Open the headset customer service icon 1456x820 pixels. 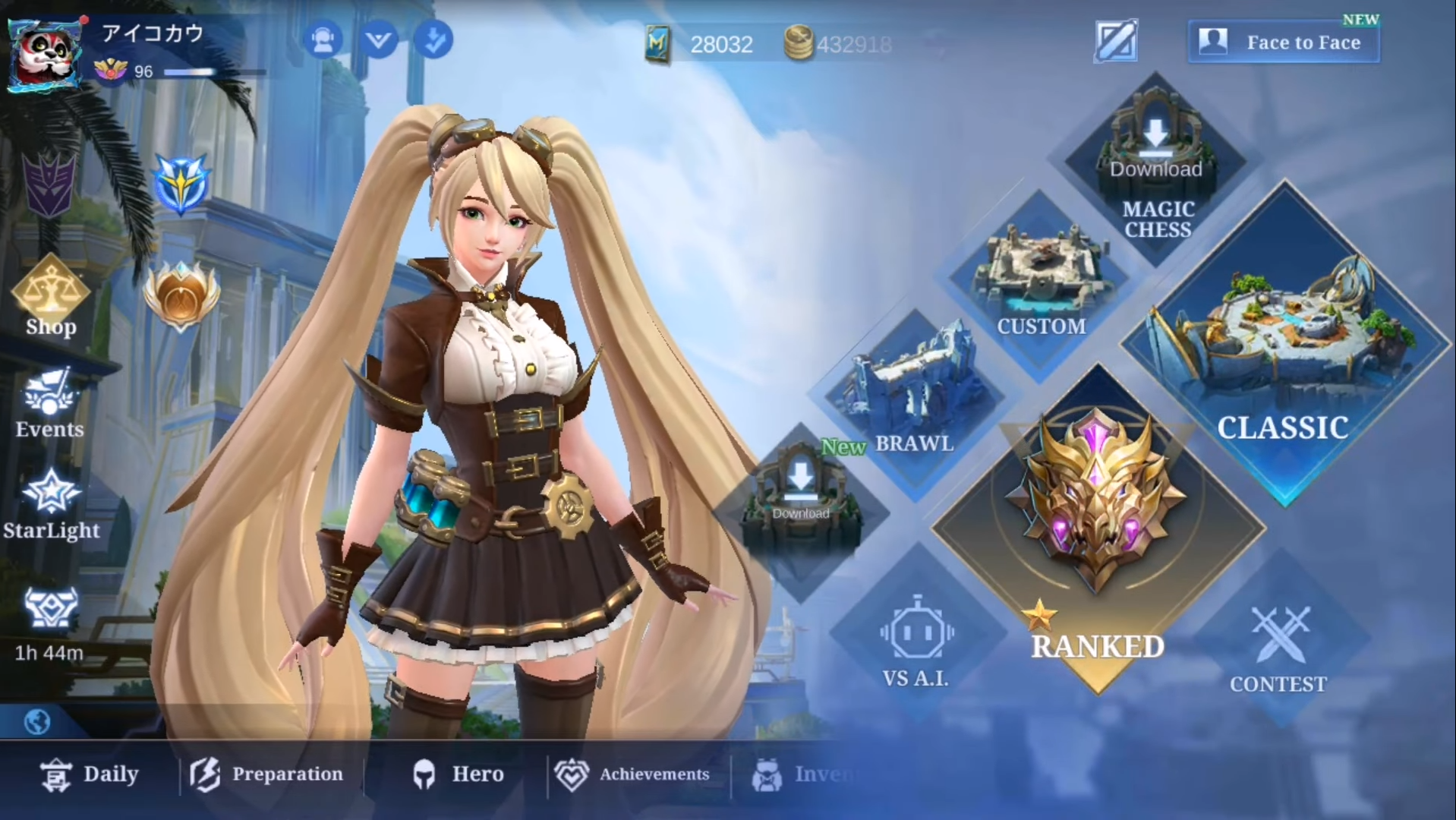pyautogui.click(x=323, y=40)
